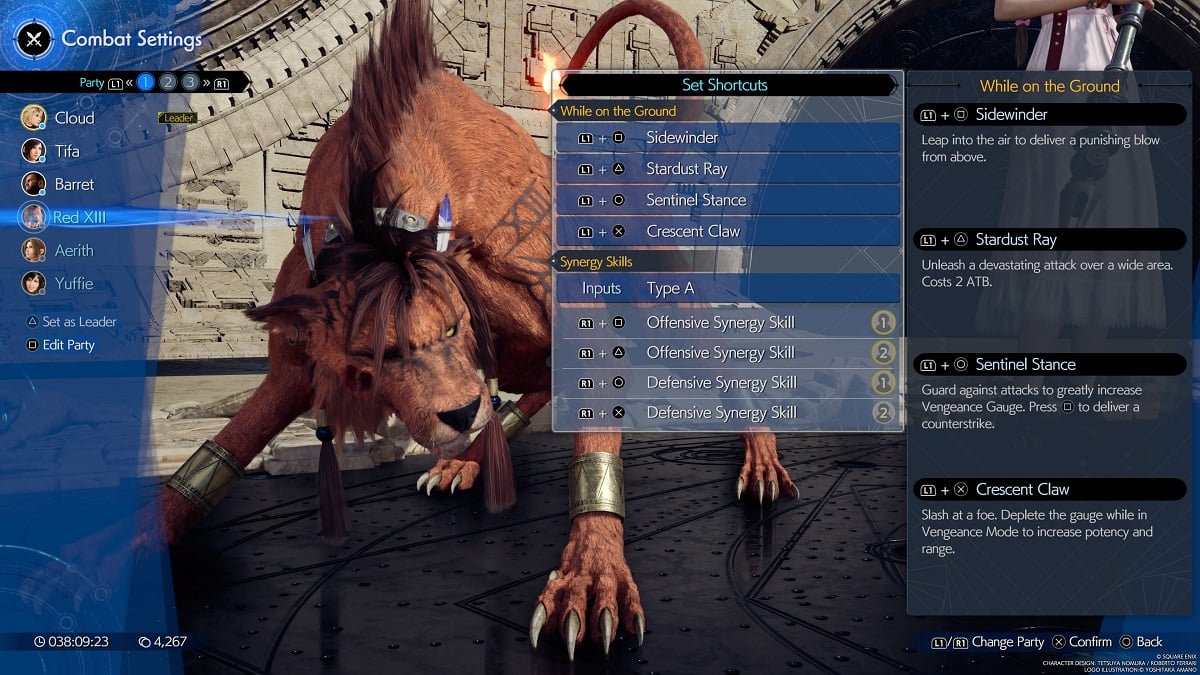
Task: Choose the Sentinel Stance shortcut row
Action: 728,200
